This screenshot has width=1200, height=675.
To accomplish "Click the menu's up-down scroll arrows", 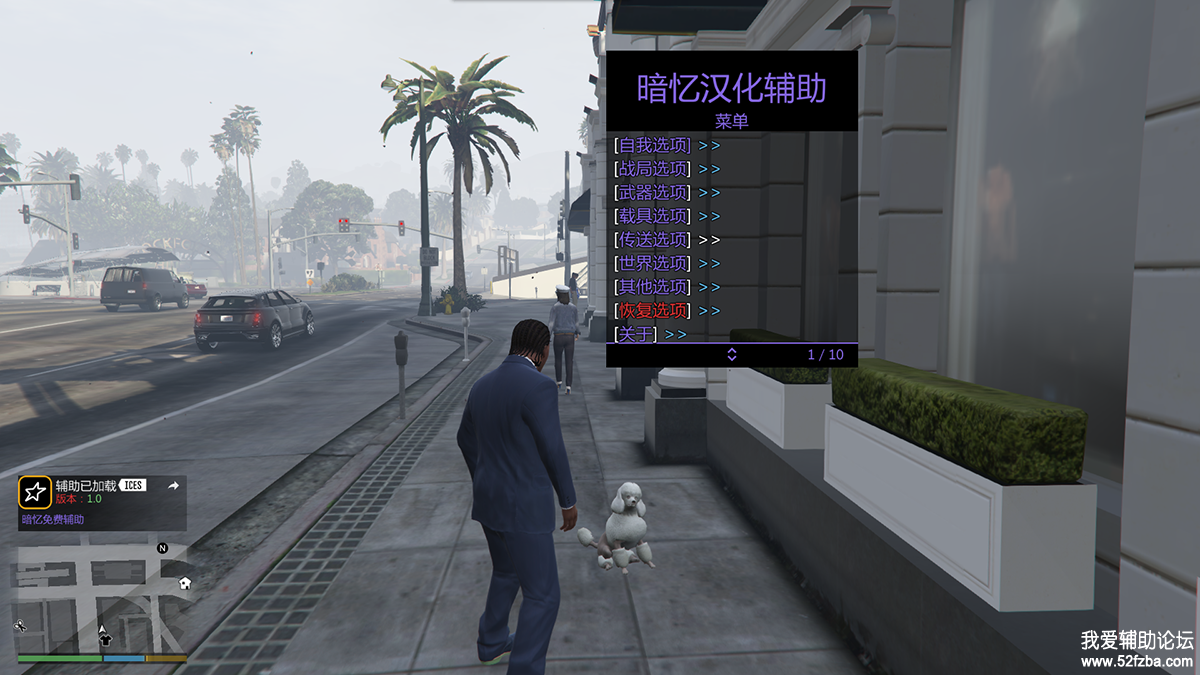I will [x=731, y=355].
